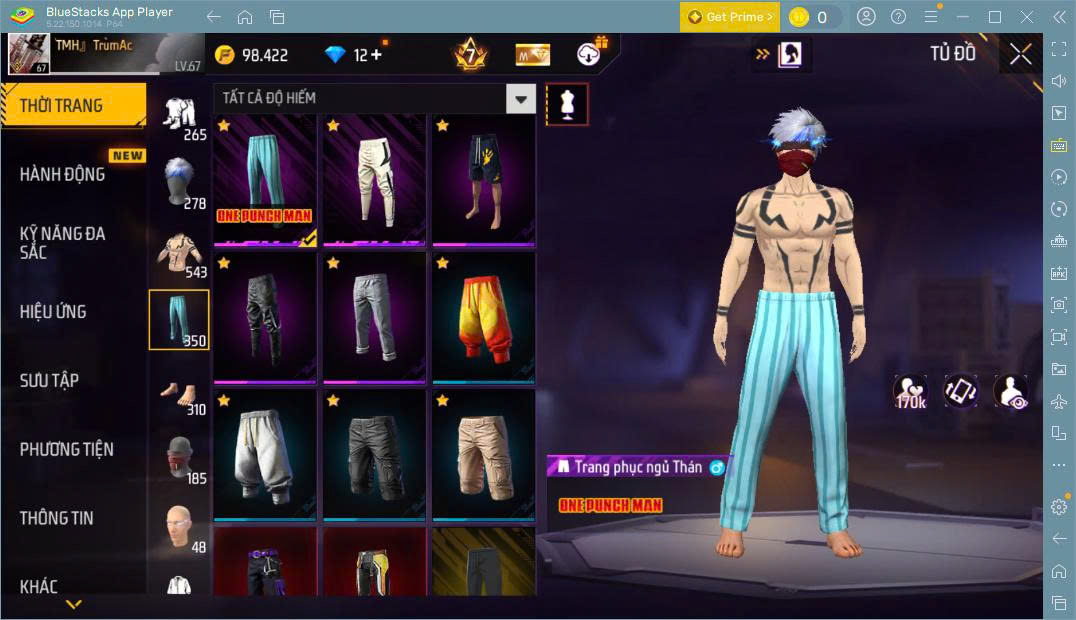Select the red mask category icon

click(x=179, y=459)
